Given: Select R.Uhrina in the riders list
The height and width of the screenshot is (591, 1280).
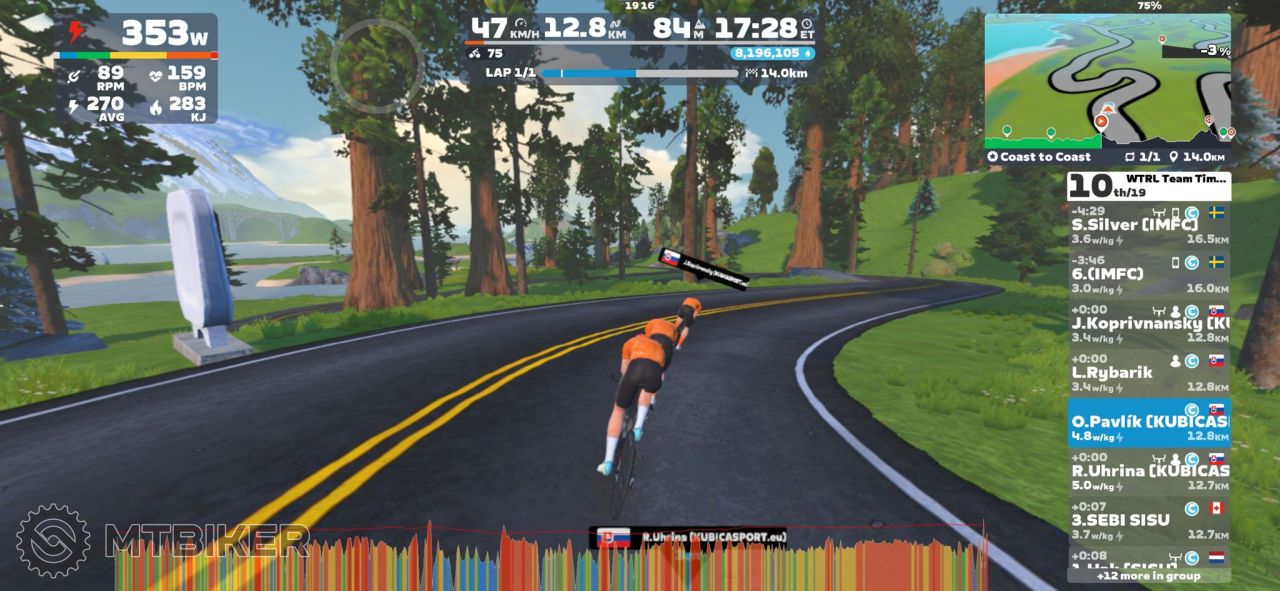Looking at the screenshot, I should (1148, 471).
